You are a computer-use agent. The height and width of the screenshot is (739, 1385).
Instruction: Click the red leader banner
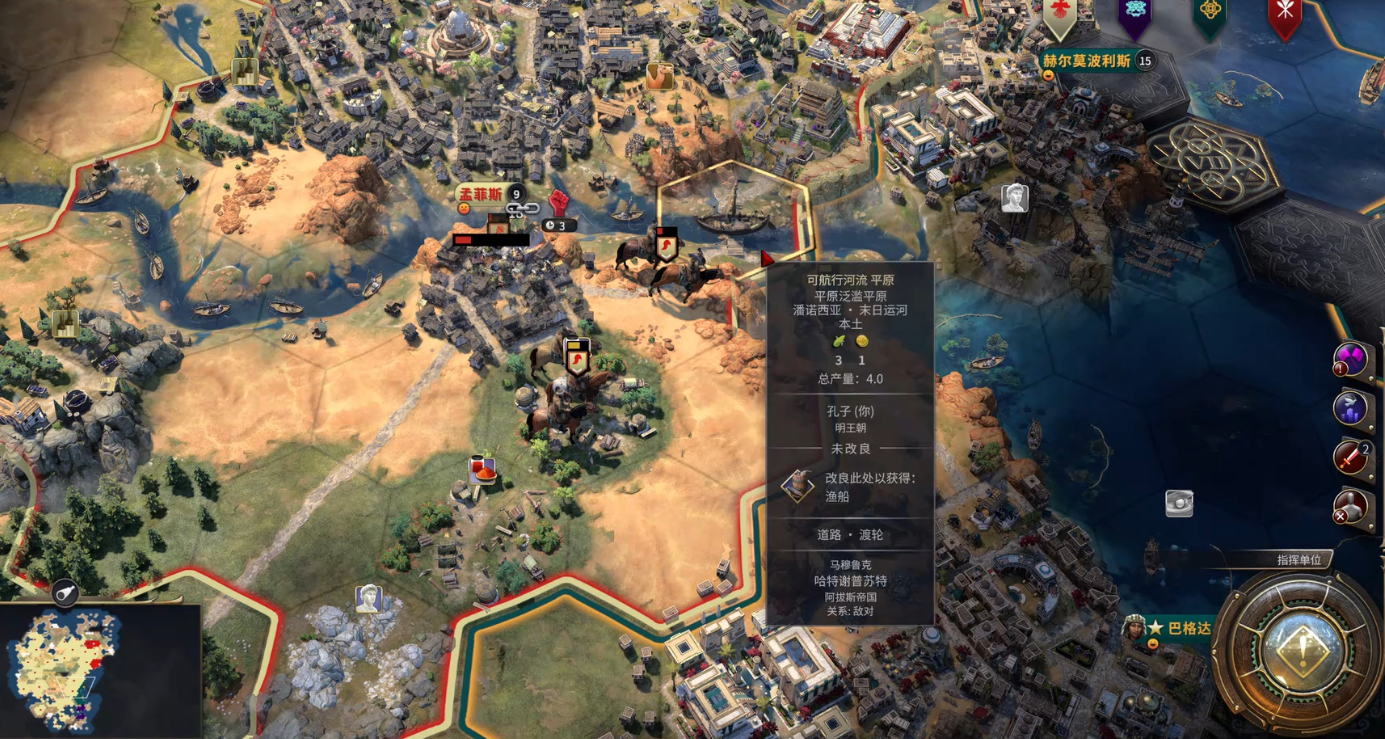click(1285, 15)
